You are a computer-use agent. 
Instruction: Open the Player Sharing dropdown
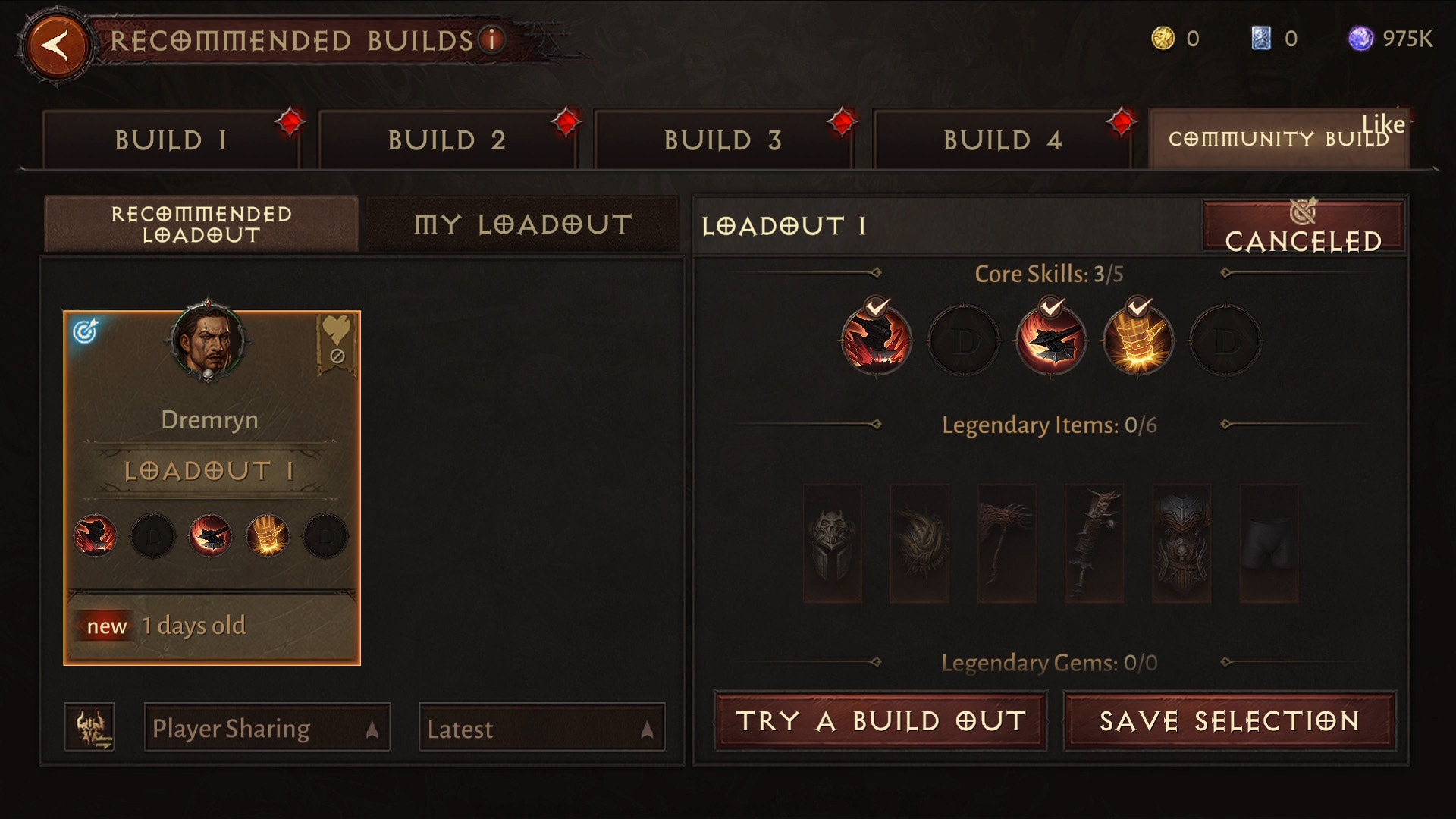coord(267,728)
